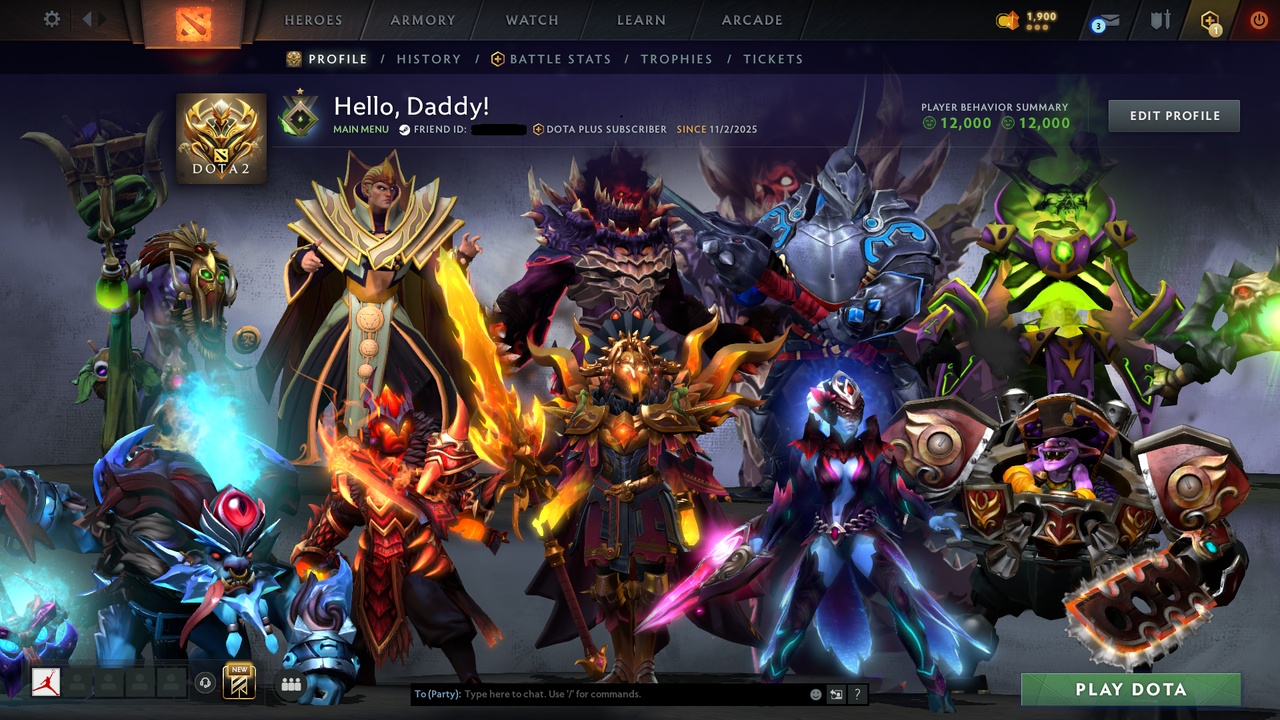The image size is (1280, 720).
Task: Open the ARMORY menu
Action: point(421,20)
